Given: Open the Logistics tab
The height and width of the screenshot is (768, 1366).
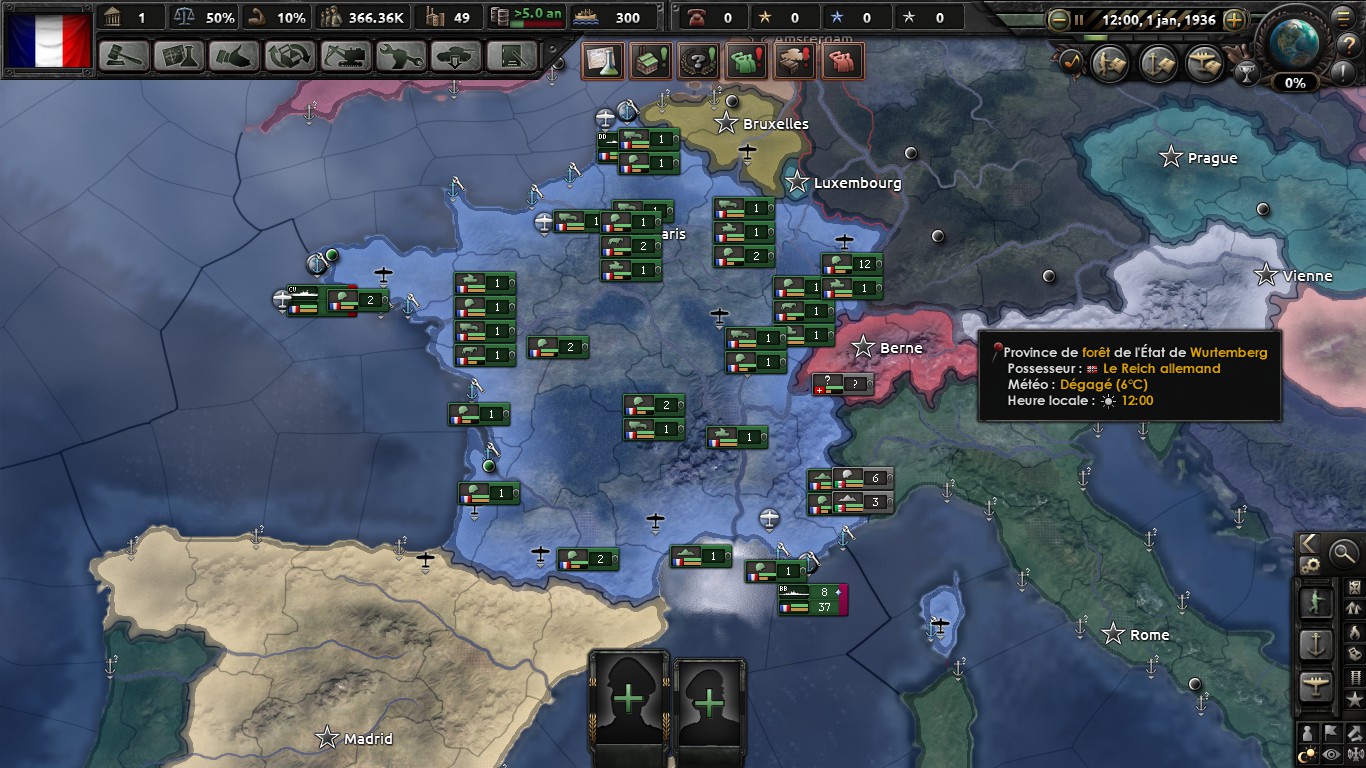Looking at the screenshot, I should click(512, 56).
